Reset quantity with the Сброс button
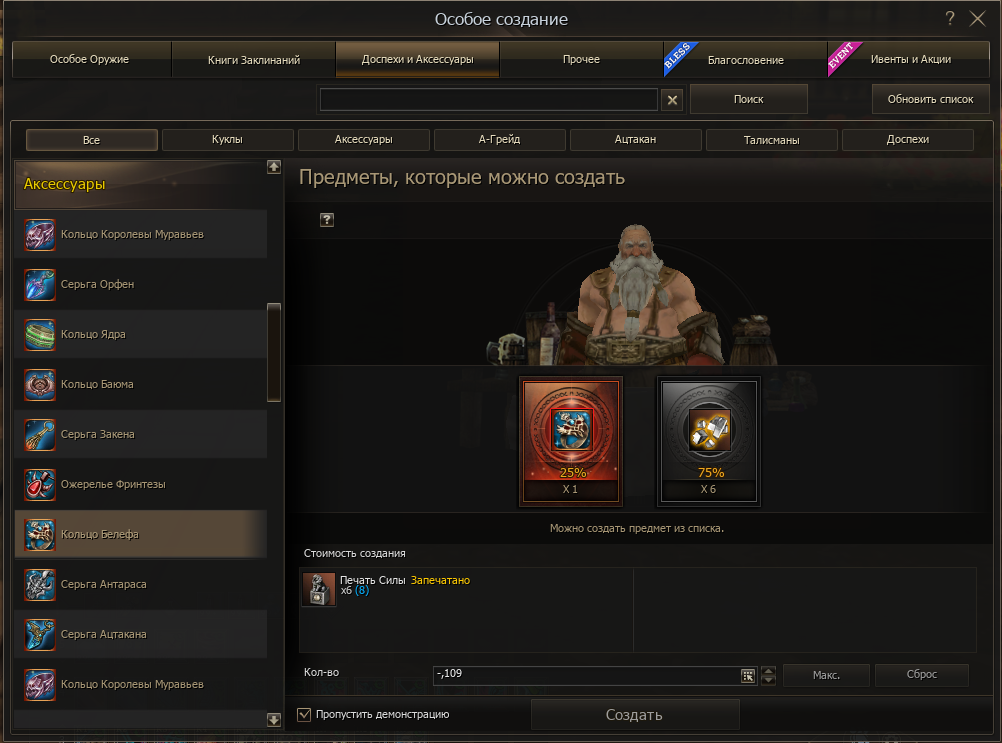The width and height of the screenshot is (1002, 743). click(x=921, y=675)
